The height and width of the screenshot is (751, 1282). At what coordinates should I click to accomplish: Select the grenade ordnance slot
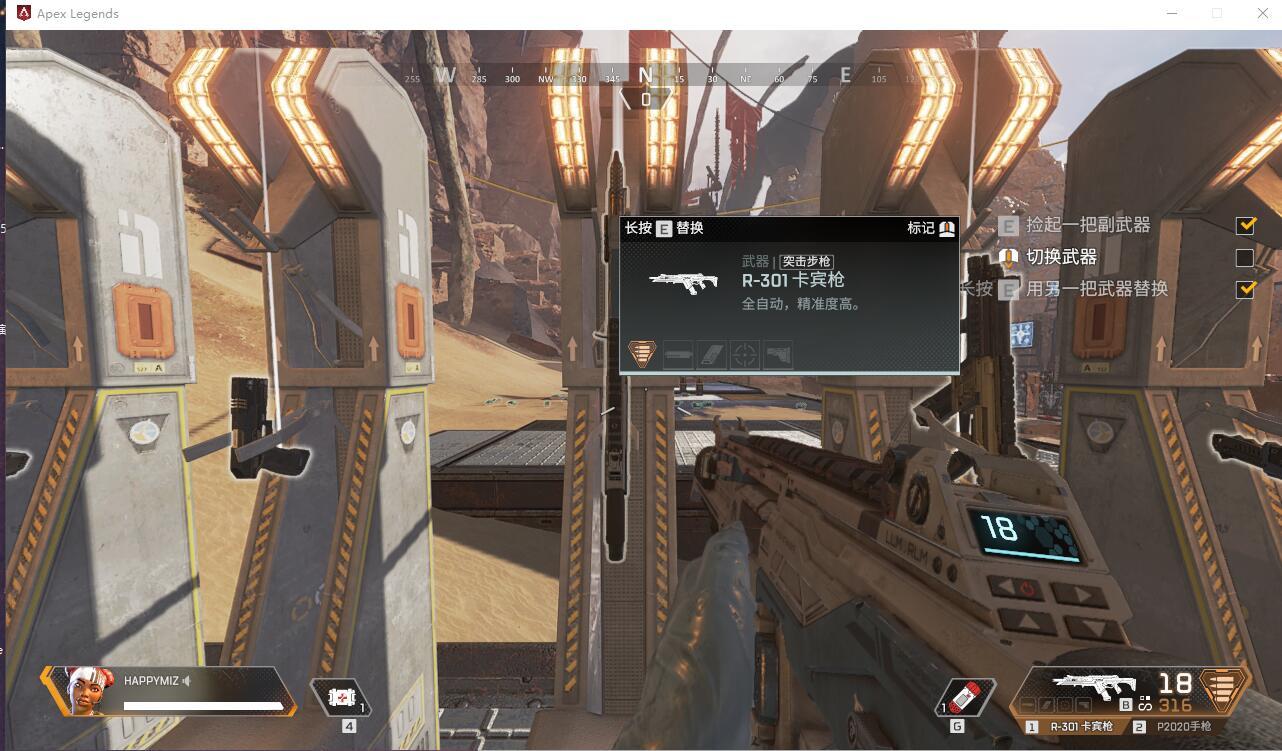(967, 697)
